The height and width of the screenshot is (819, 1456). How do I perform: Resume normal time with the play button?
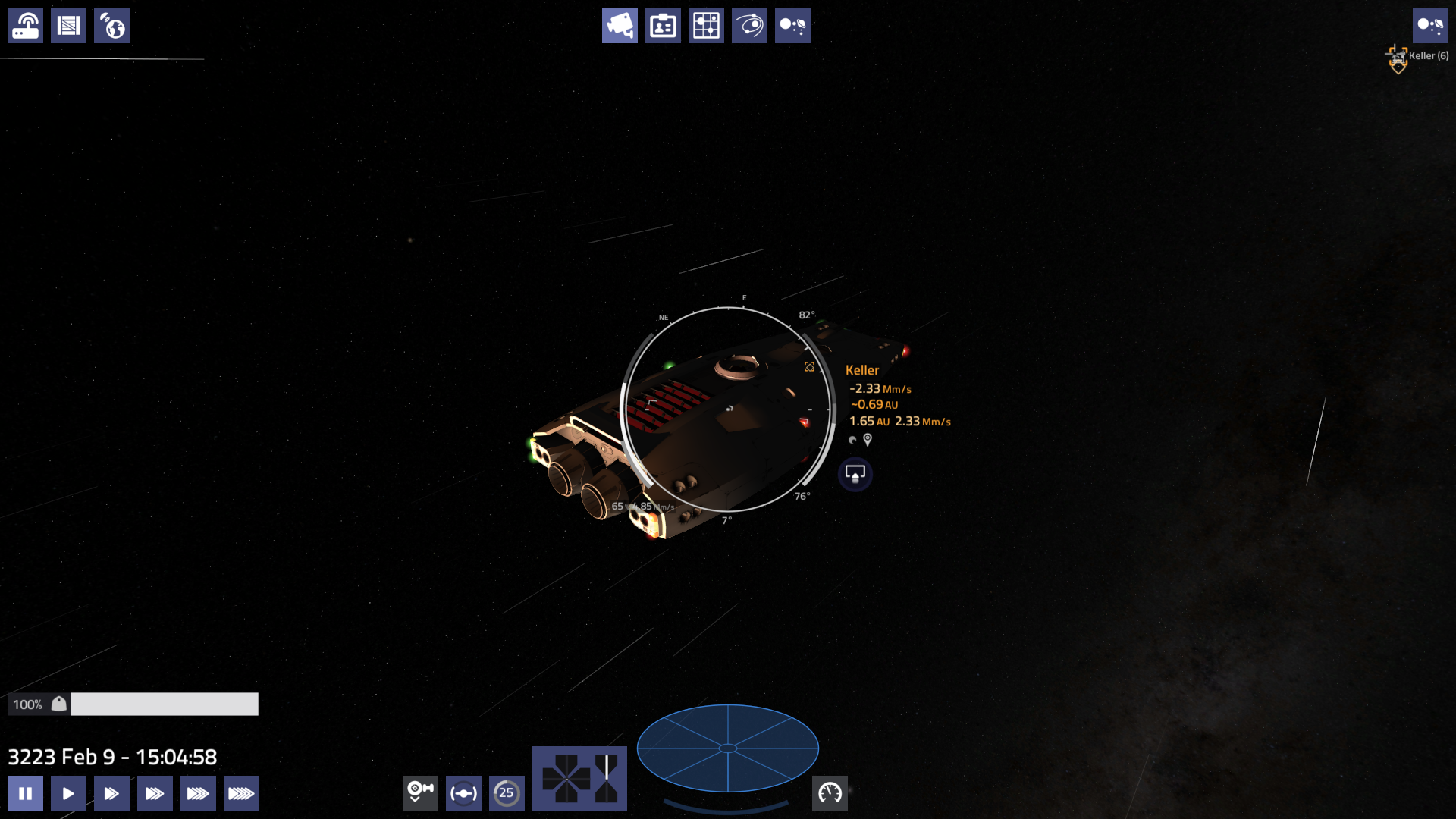coord(68,793)
